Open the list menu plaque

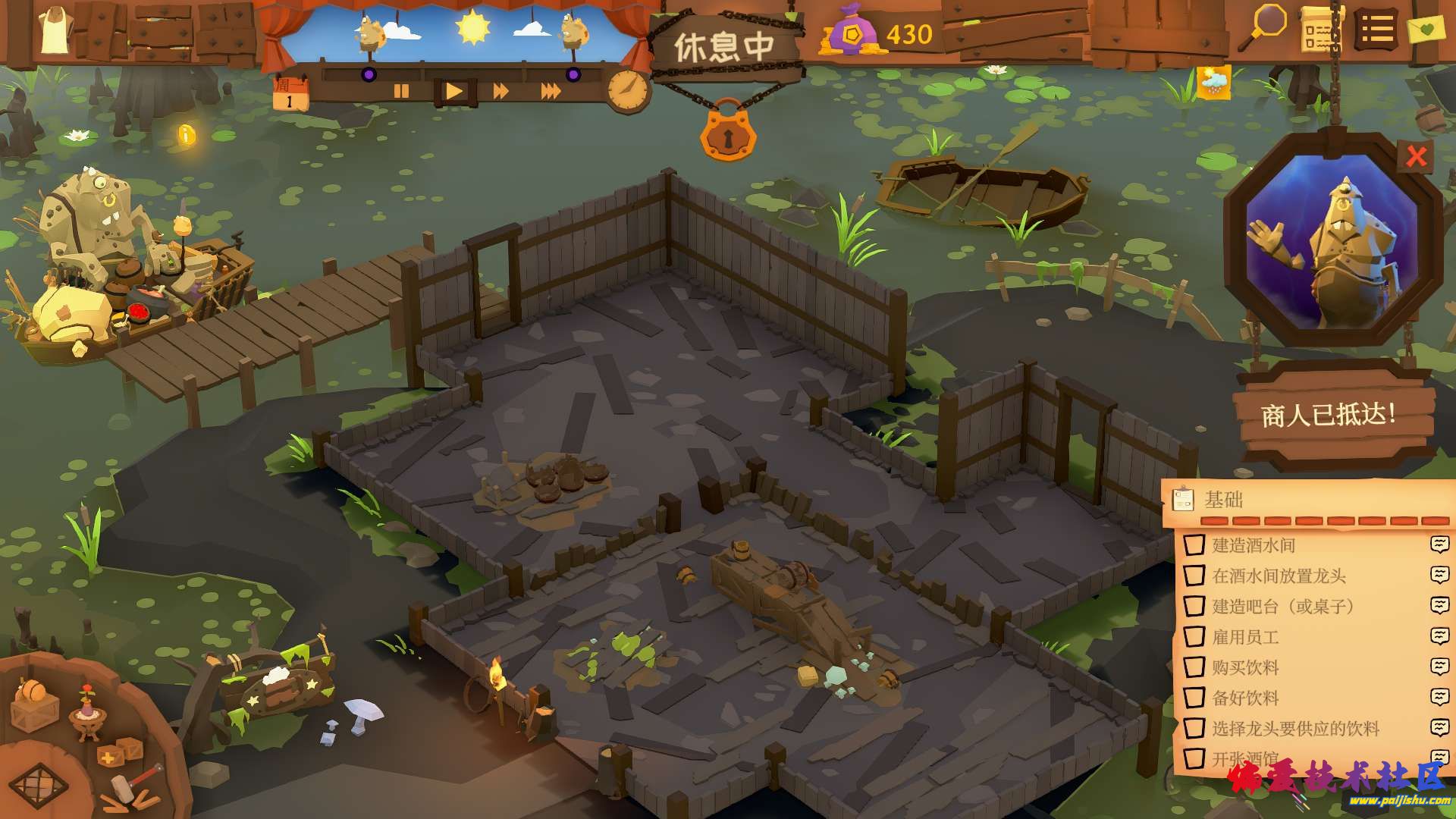click(1376, 31)
